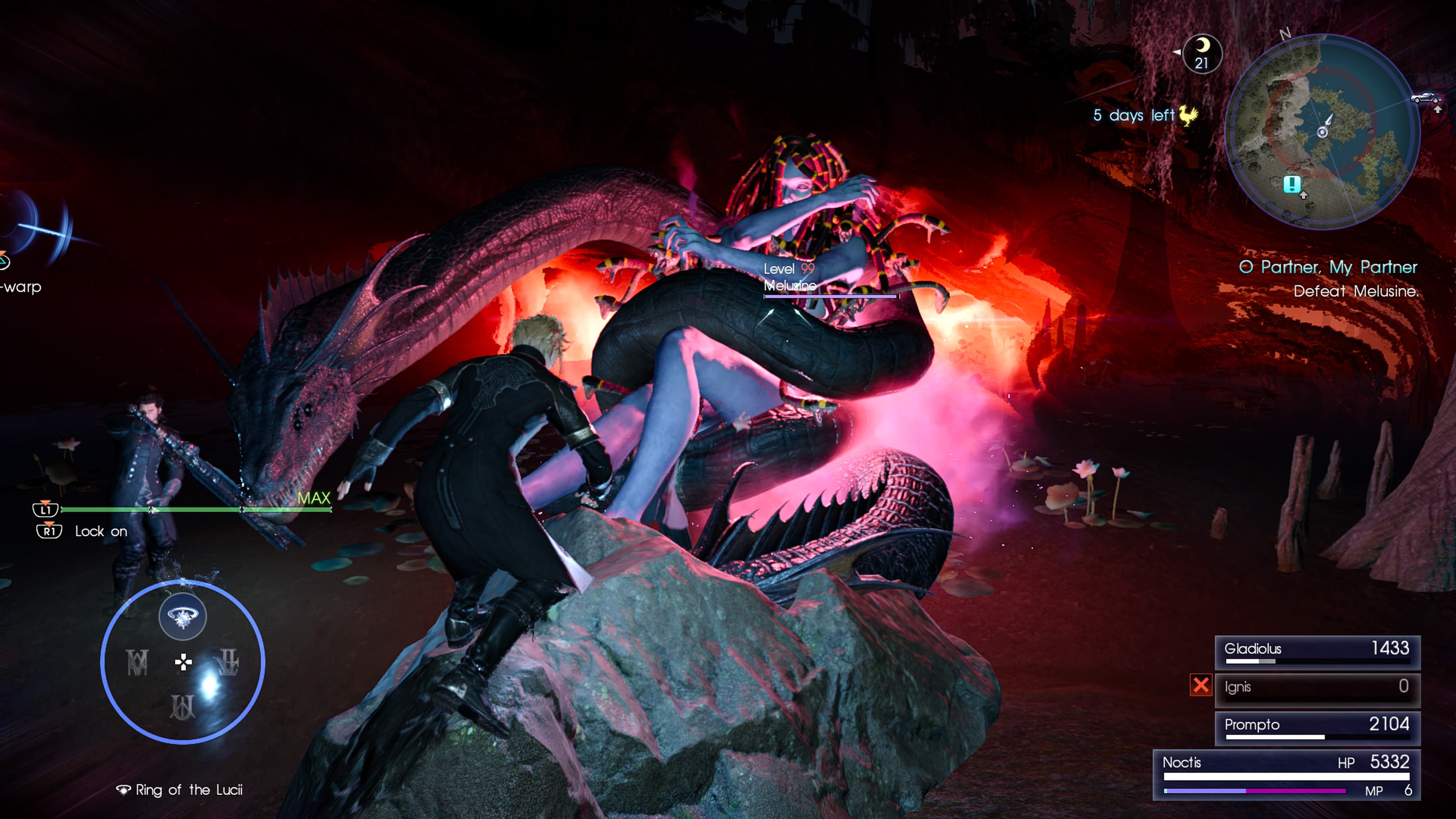Image resolution: width=1456 pixels, height=819 pixels.
Task: Select the Regalia car icon beside minimap
Action: [1426, 98]
